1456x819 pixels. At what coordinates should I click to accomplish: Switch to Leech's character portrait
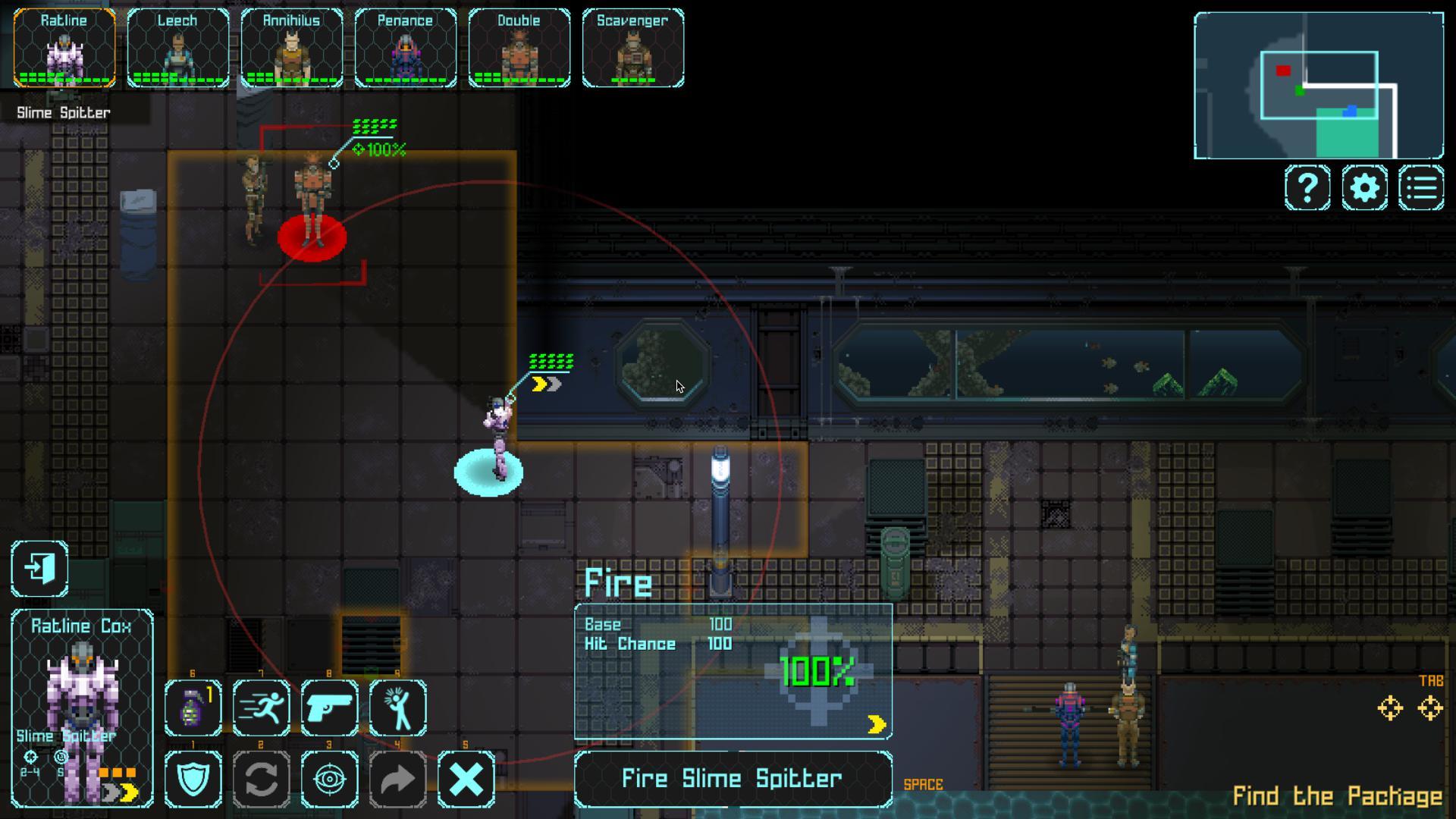(178, 48)
